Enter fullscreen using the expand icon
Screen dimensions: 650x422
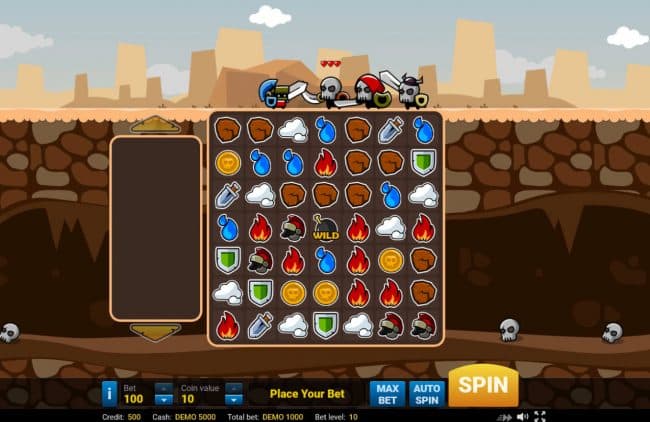[x=540, y=416]
